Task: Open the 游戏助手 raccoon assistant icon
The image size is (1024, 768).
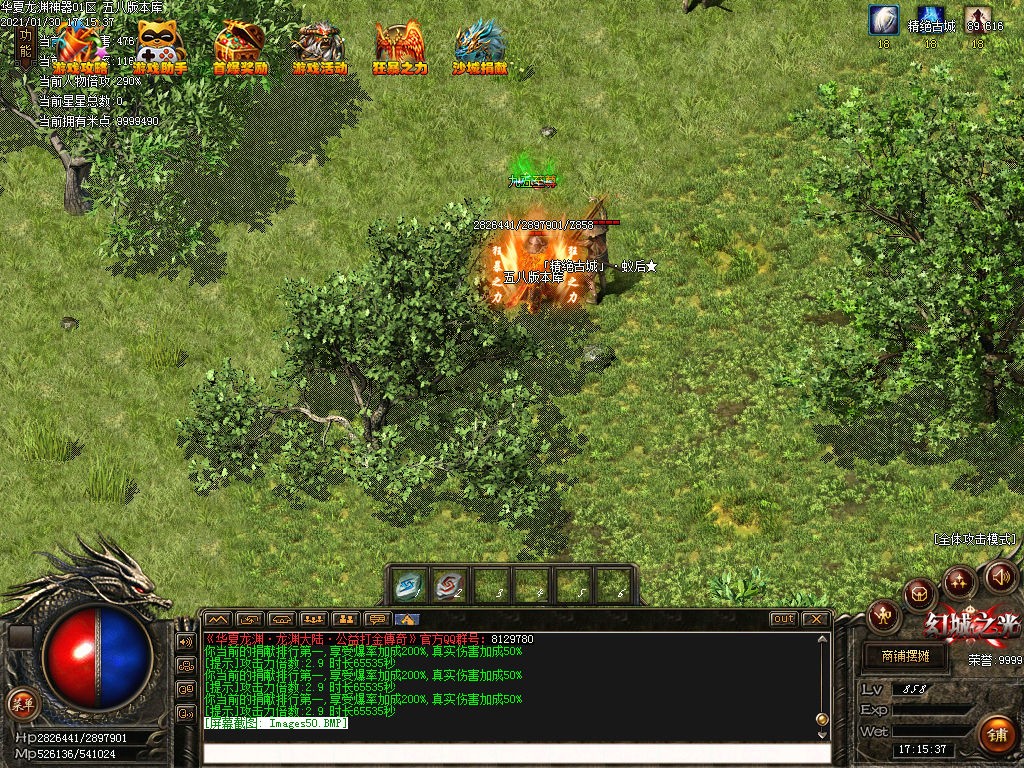Action: point(160,46)
